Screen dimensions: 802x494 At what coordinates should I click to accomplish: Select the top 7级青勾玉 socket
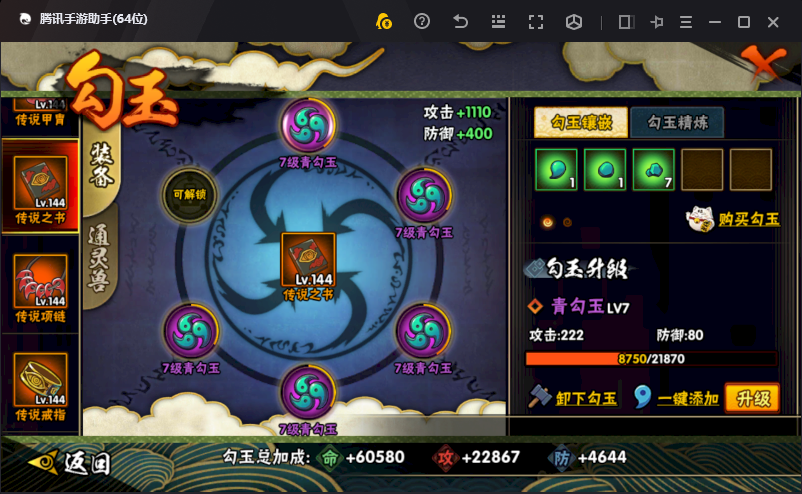[x=308, y=127]
